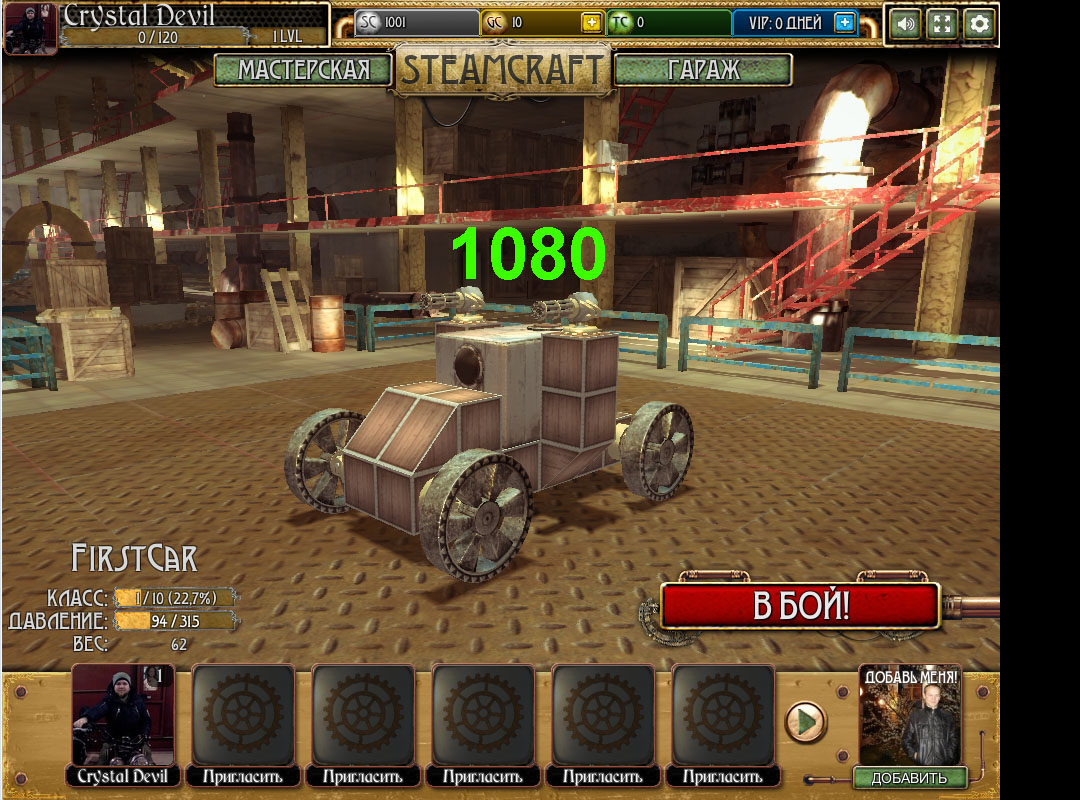Image resolution: width=1080 pixels, height=800 pixels.
Task: Click the Crystal Devil profile avatar at top
Action: click(30, 27)
